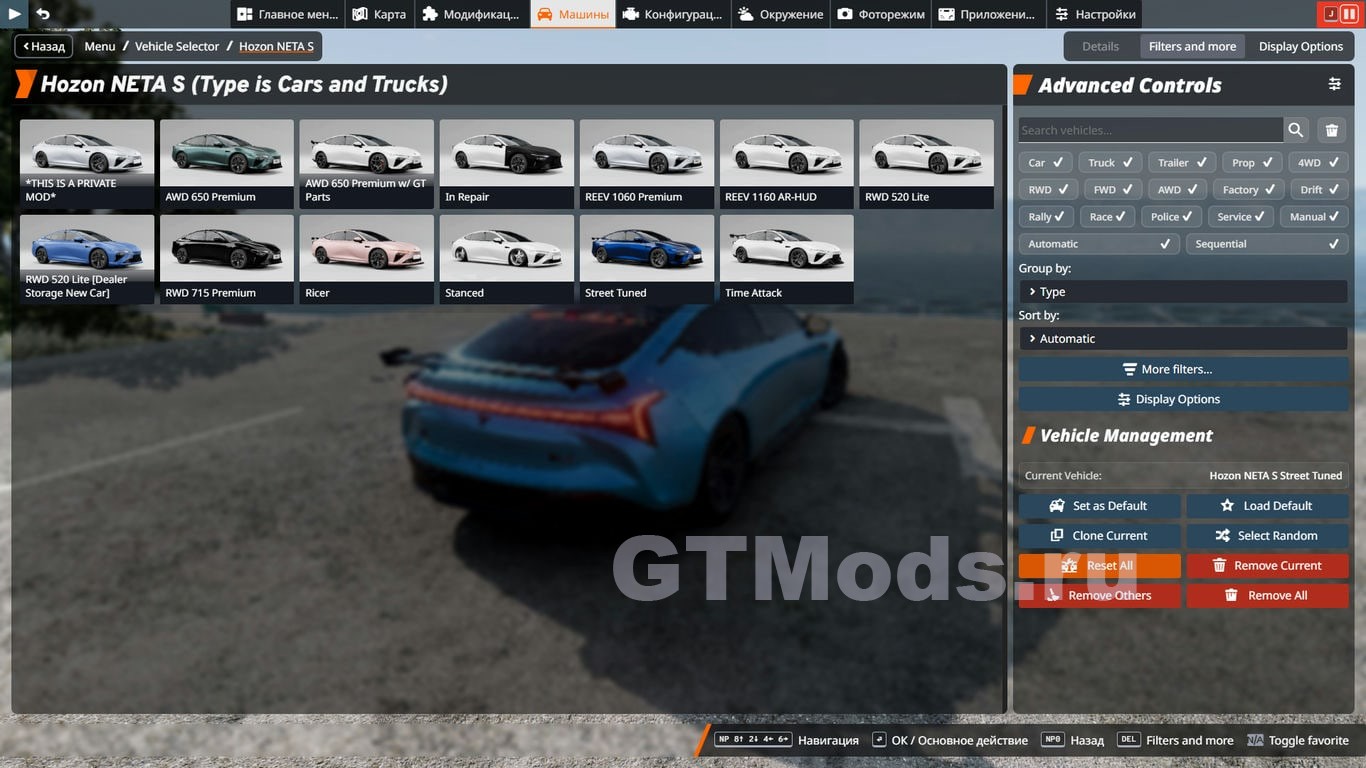Go back with the Назад button

(43, 46)
